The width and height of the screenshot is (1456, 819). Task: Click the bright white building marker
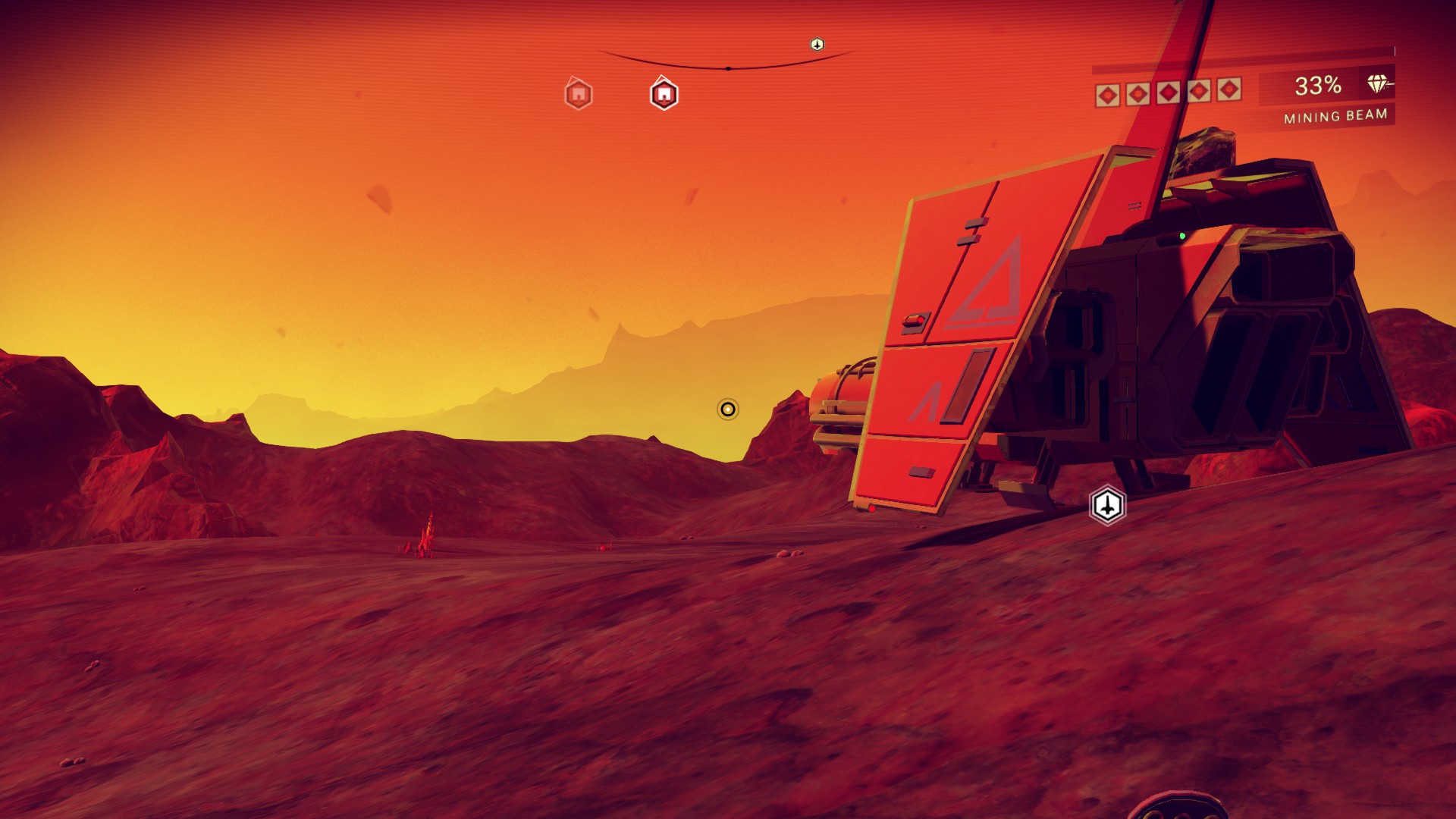click(664, 95)
